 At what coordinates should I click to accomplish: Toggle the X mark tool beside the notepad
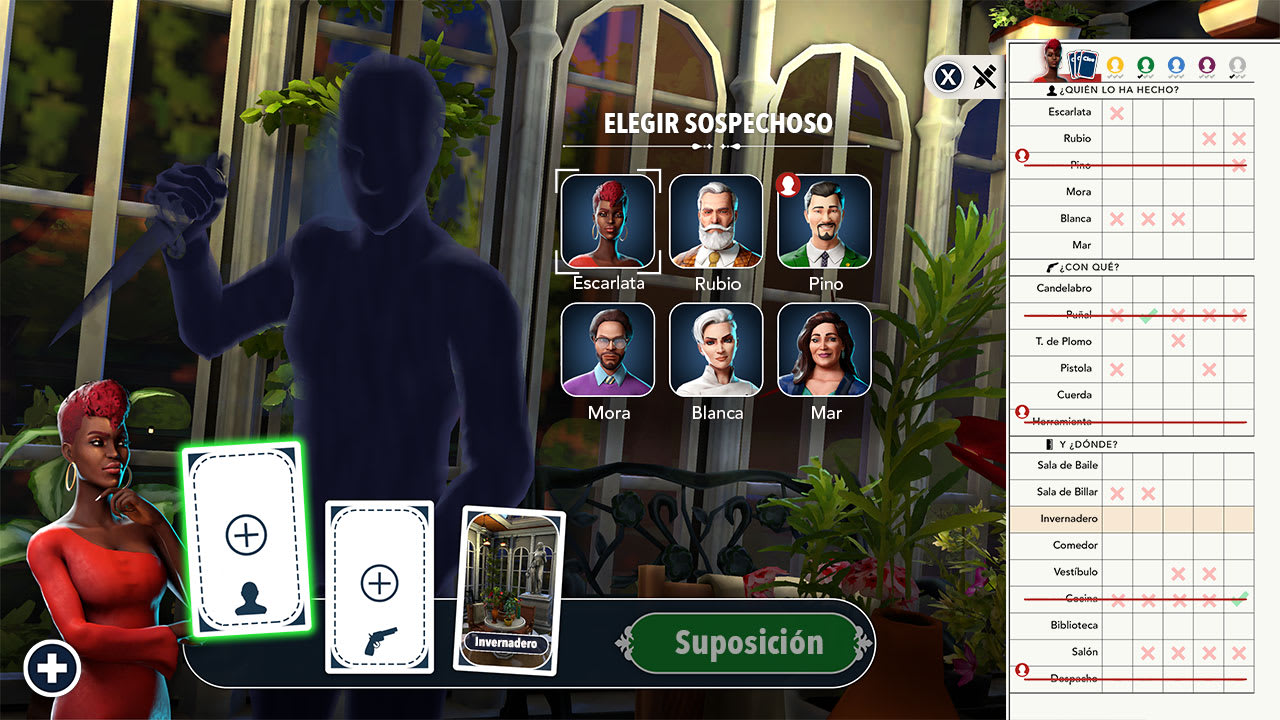(948, 77)
